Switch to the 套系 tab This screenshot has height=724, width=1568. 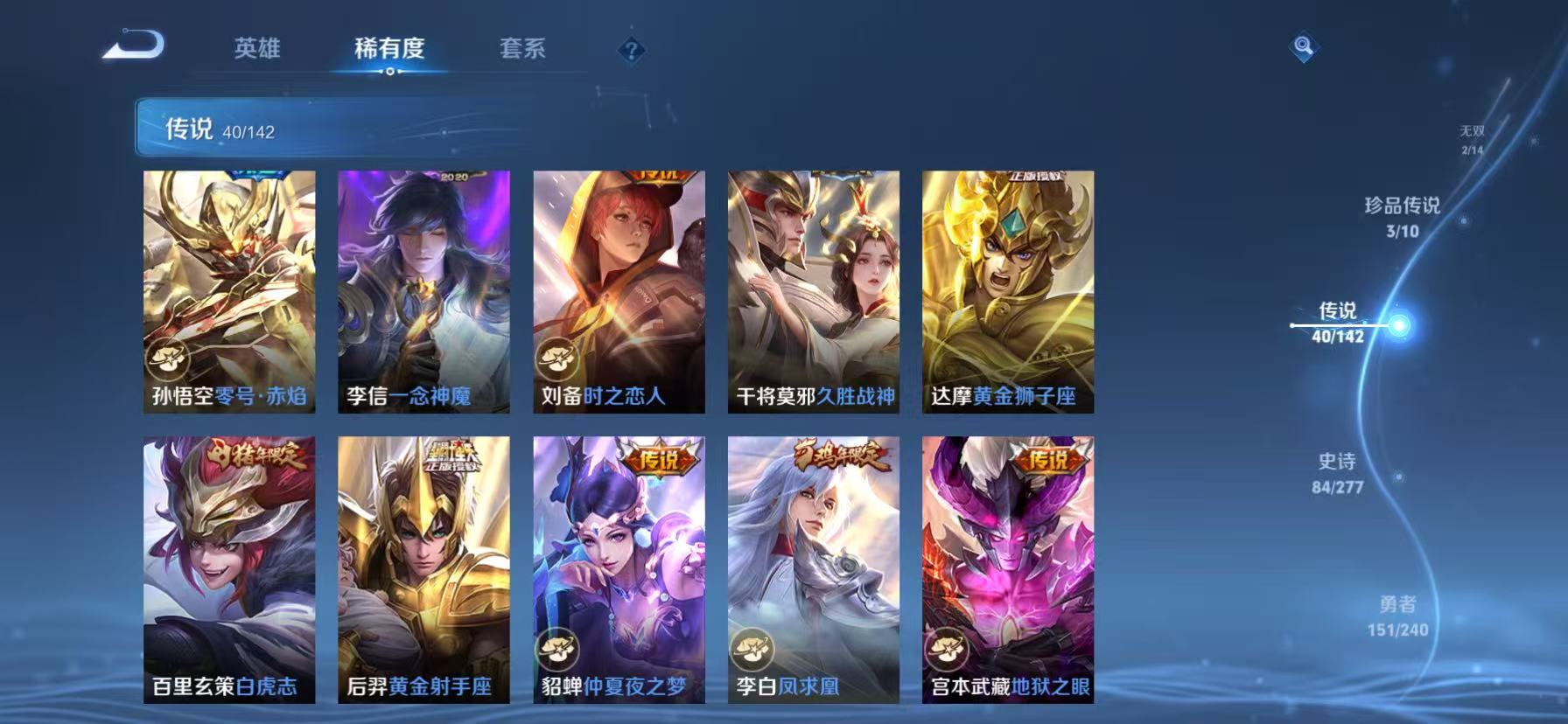tap(521, 50)
